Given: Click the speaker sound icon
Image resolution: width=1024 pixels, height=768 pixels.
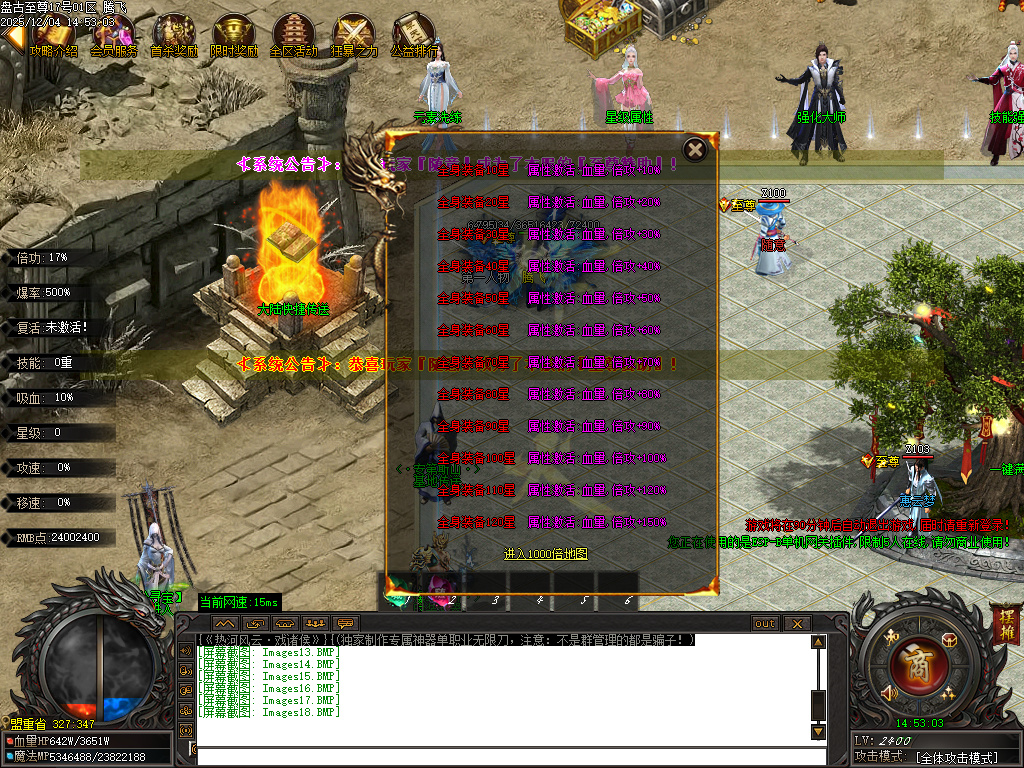Looking at the screenshot, I should (887, 692).
